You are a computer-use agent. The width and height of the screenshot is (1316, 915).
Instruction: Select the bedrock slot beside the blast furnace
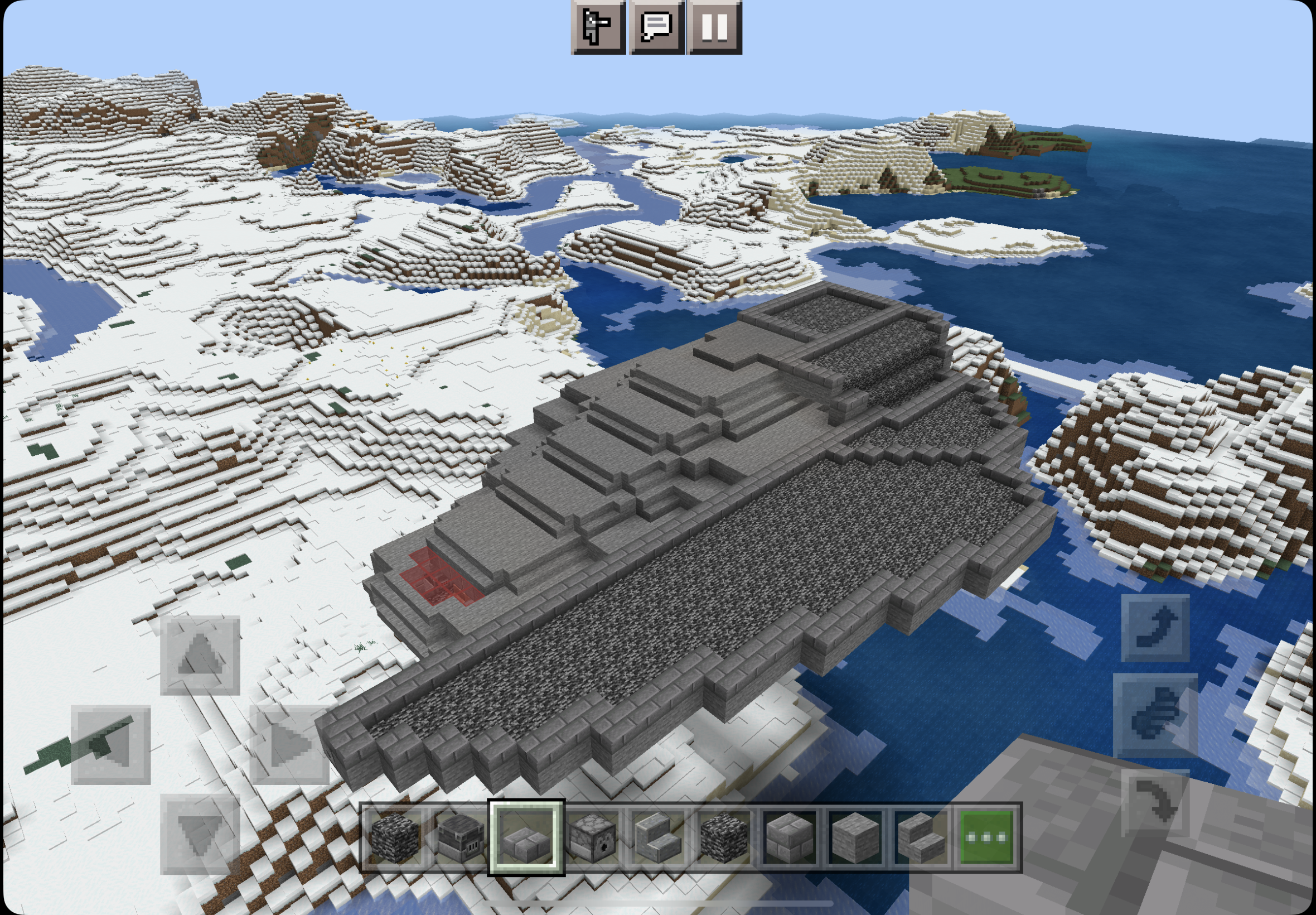395,837
